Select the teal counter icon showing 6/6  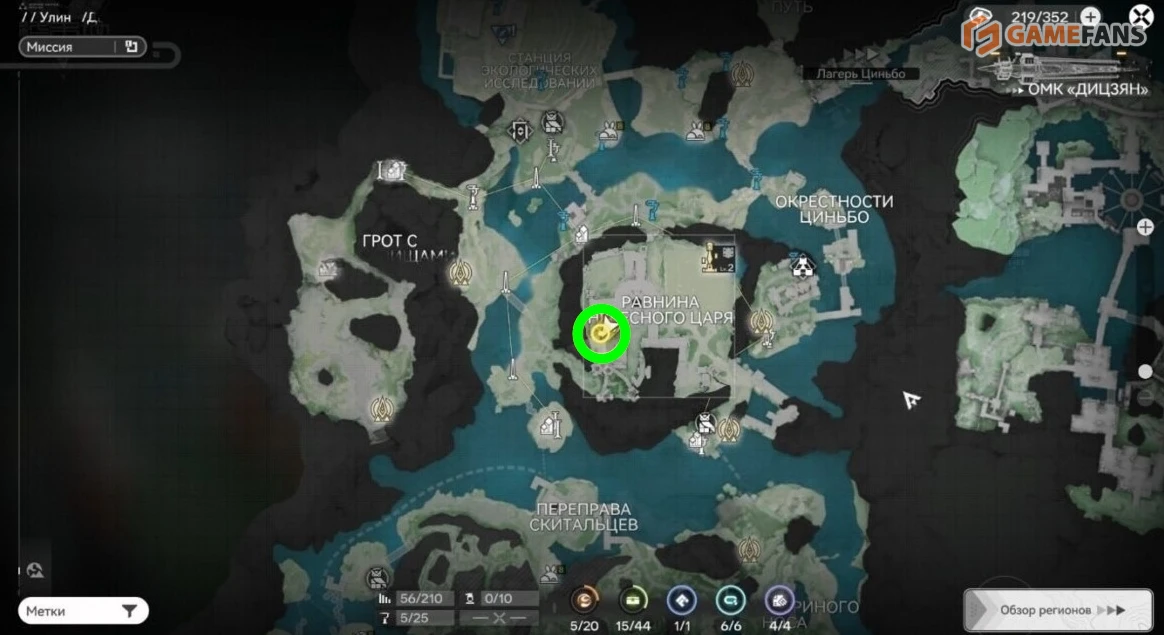731,600
